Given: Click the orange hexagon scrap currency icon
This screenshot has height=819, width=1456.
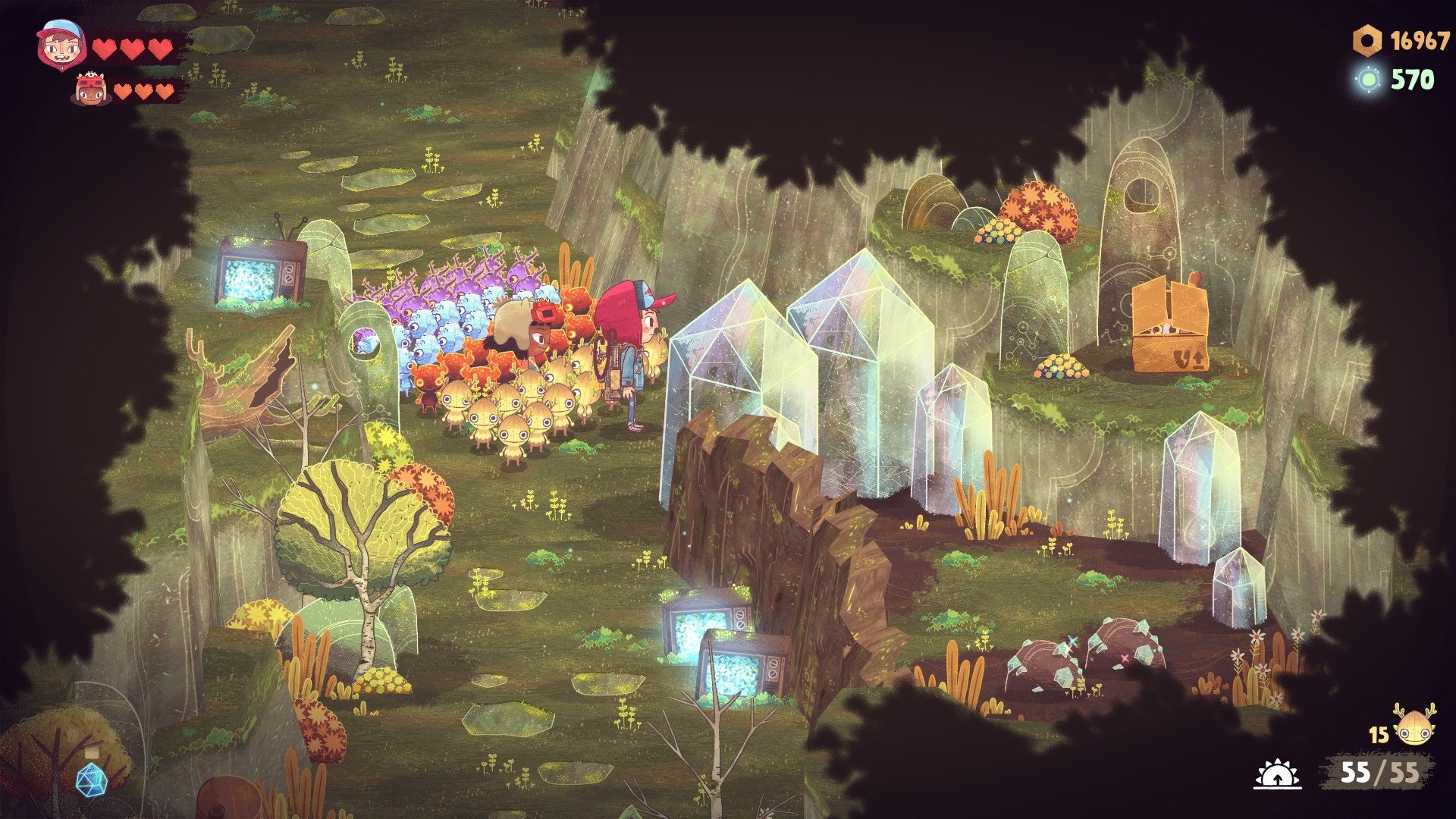Looking at the screenshot, I should pyautogui.click(x=1367, y=41).
